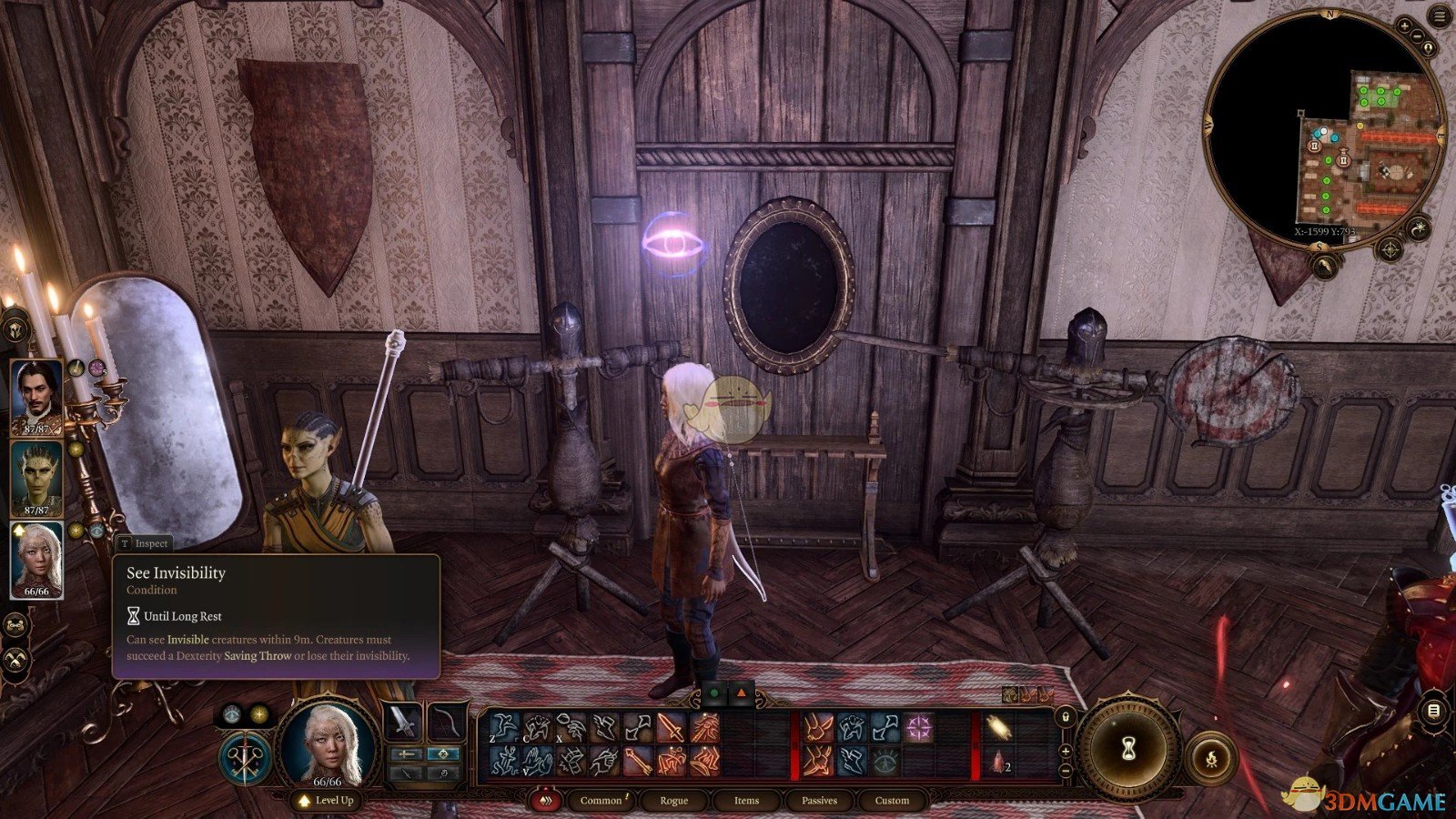Screen dimensions: 1456x819
Task: Switch to the Common hotbar tab
Action: (x=602, y=800)
